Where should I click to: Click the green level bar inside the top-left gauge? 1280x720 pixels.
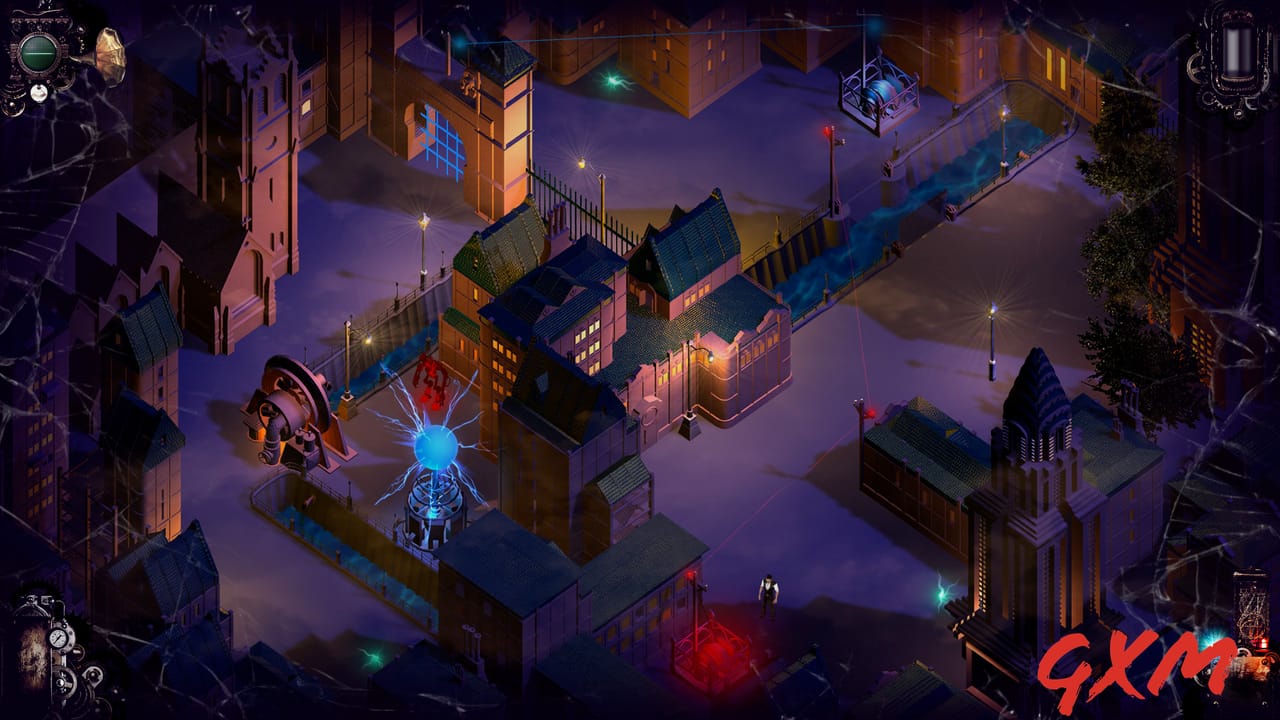(x=37, y=53)
